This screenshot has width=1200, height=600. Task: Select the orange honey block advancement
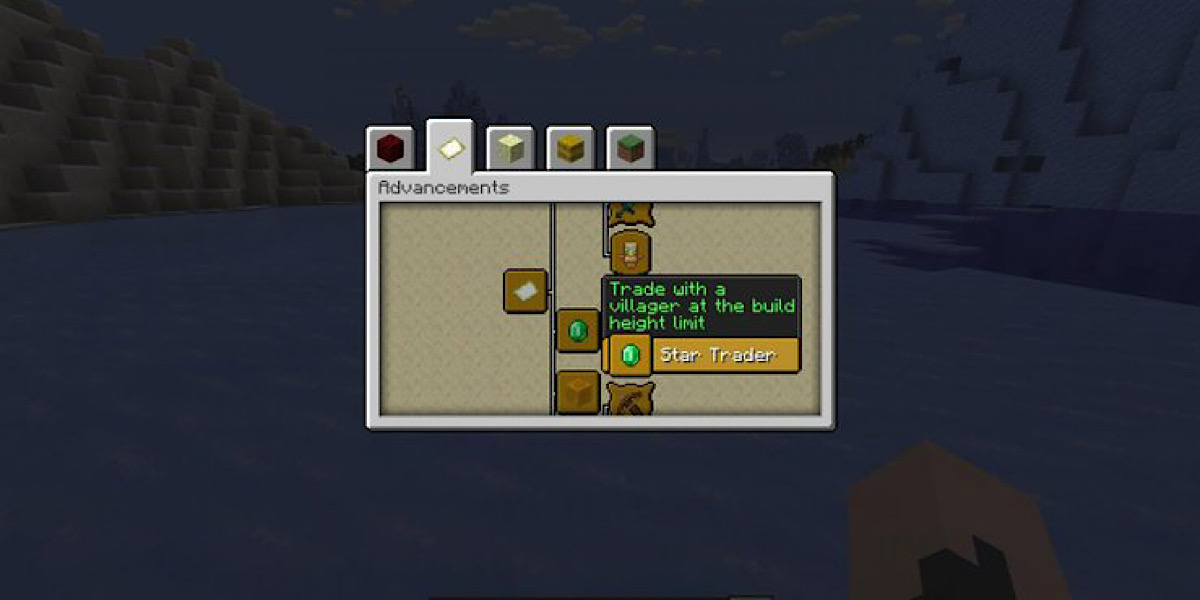click(x=577, y=391)
